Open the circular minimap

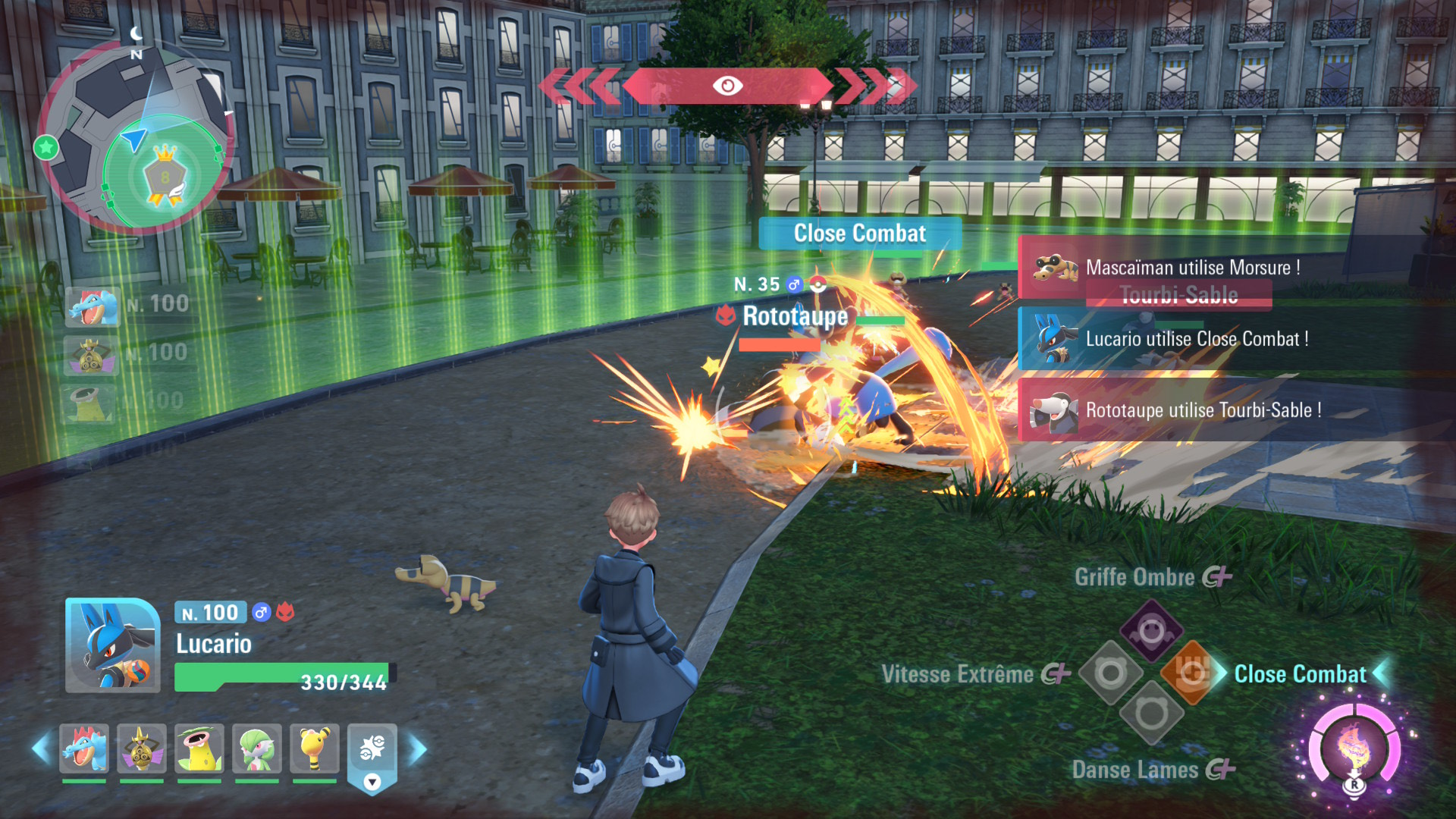135,136
